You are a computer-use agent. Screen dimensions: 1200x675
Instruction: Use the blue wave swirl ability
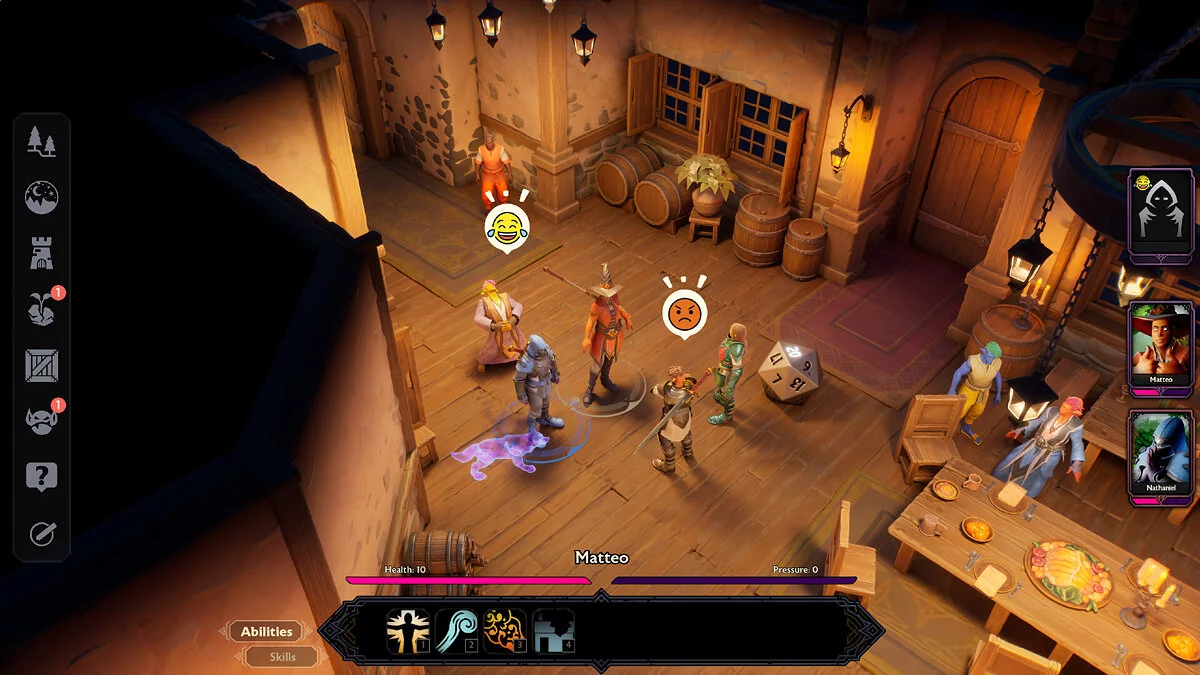(x=456, y=632)
